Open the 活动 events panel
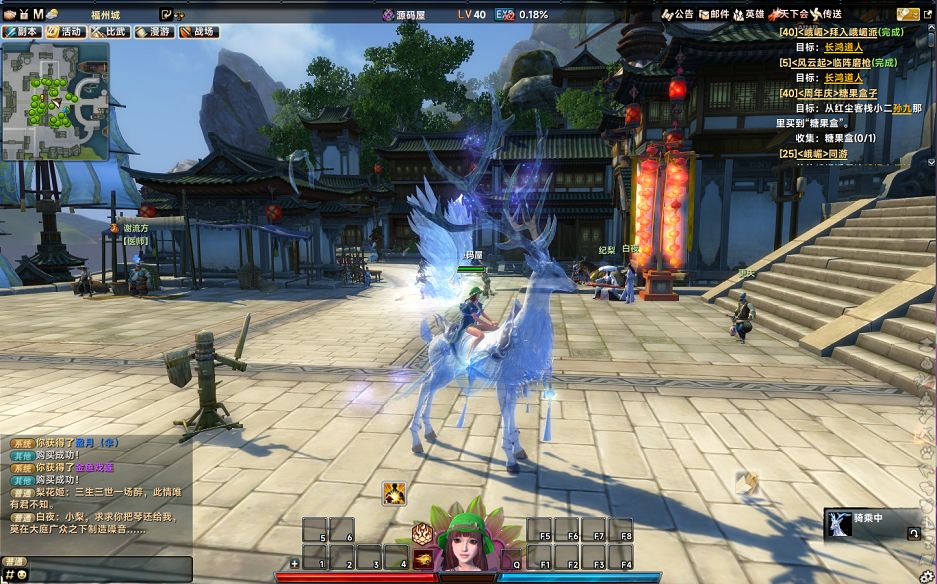937x584 pixels. (x=65, y=32)
